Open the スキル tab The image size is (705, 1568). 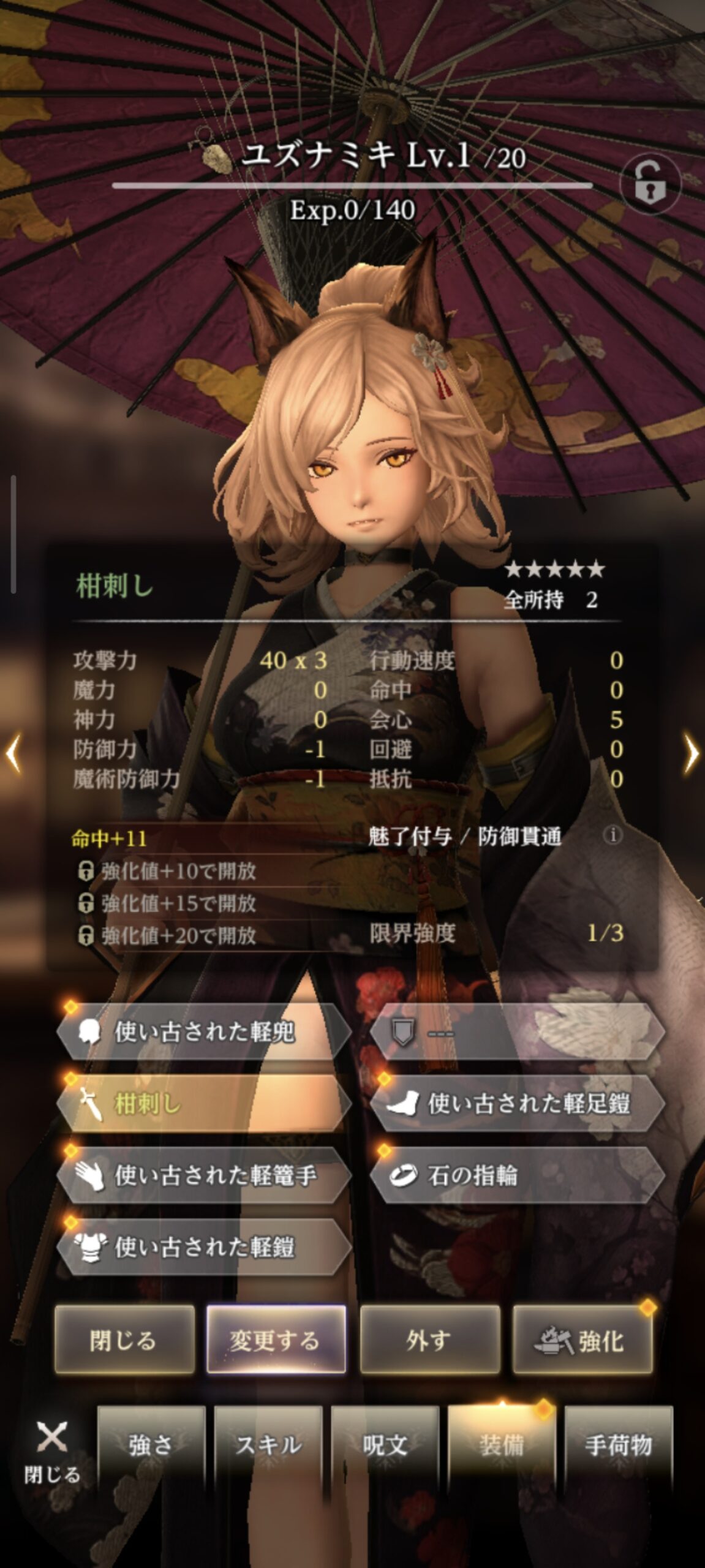point(268,1445)
